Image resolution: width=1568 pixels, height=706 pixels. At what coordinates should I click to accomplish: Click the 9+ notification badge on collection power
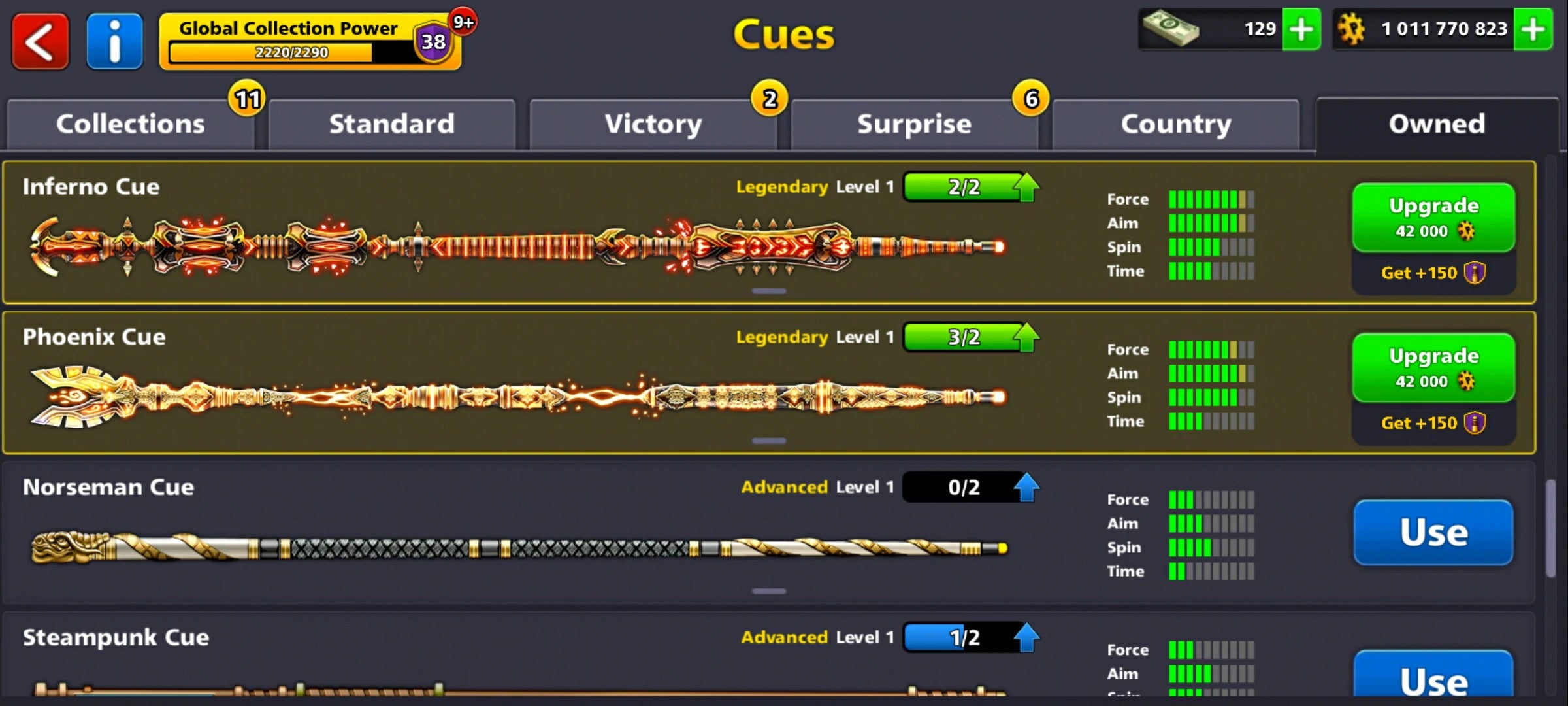pyautogui.click(x=463, y=22)
